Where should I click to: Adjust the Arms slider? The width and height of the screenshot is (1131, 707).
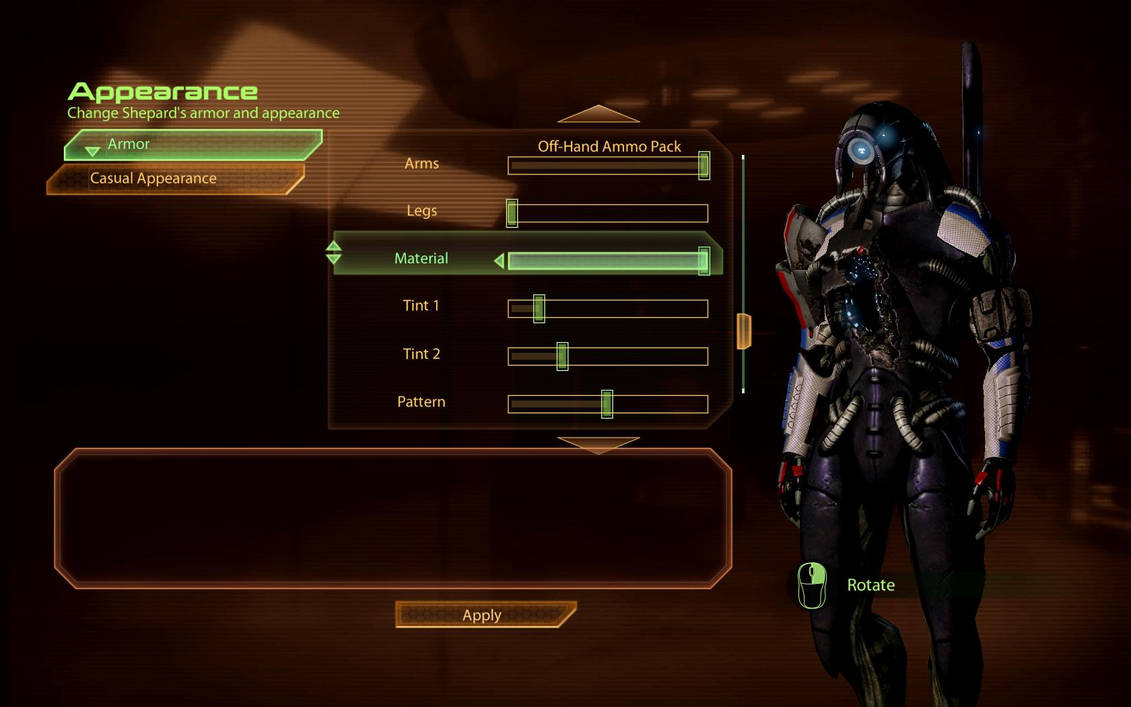607,166
